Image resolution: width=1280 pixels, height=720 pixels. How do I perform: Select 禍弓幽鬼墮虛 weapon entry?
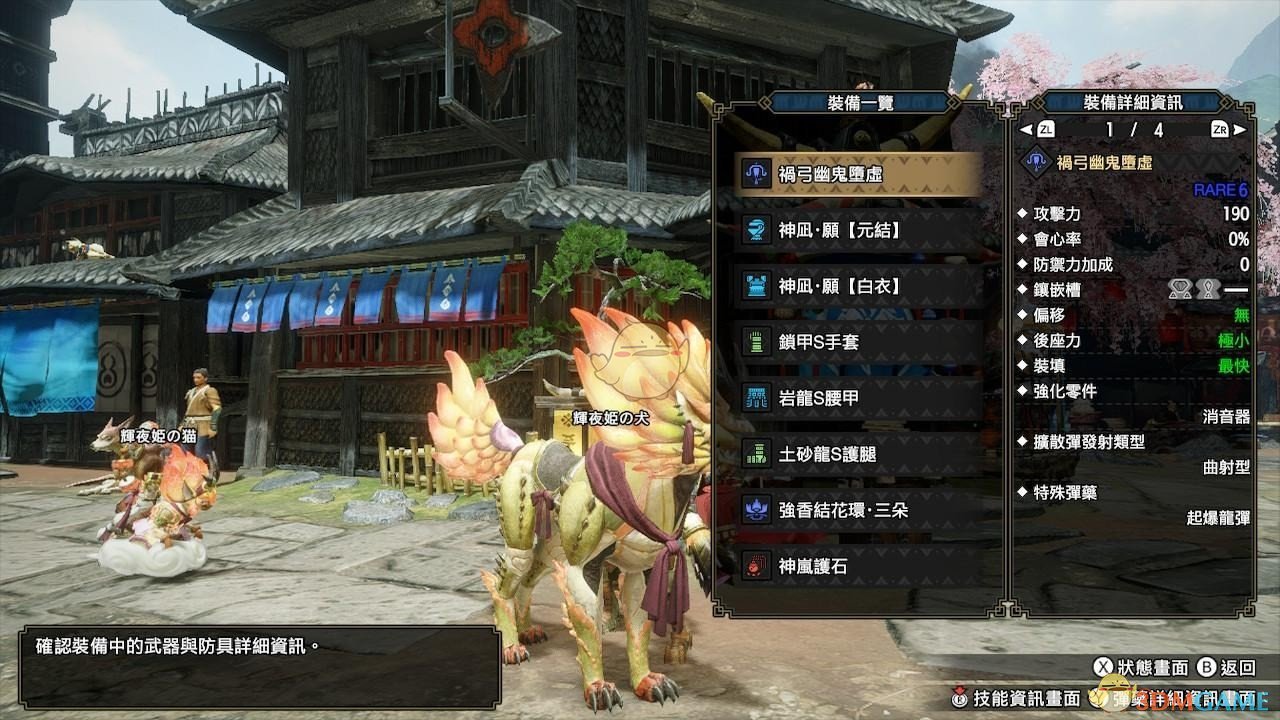858,175
